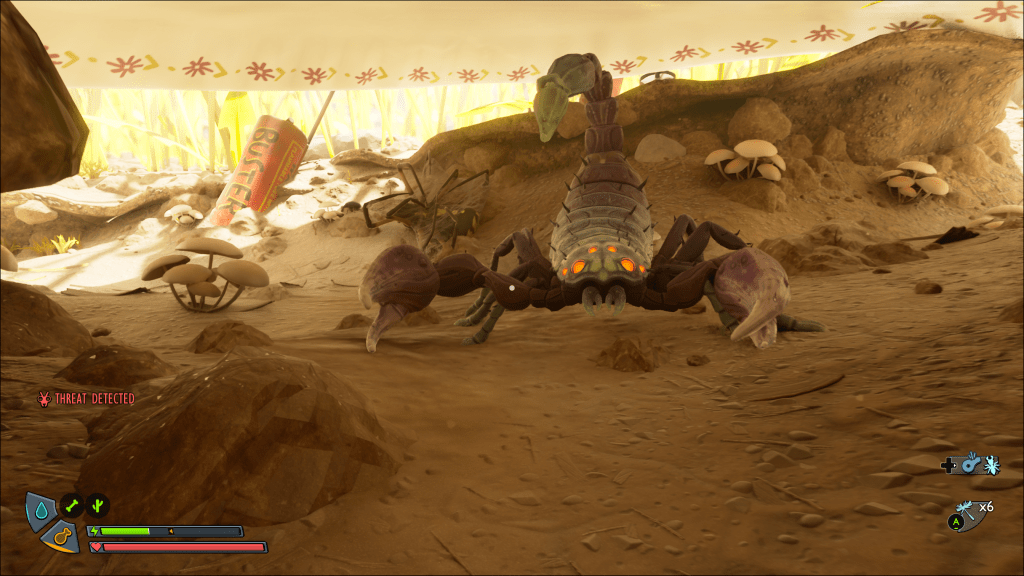
Task: Select the ant companion icon
Action: click(x=991, y=465)
